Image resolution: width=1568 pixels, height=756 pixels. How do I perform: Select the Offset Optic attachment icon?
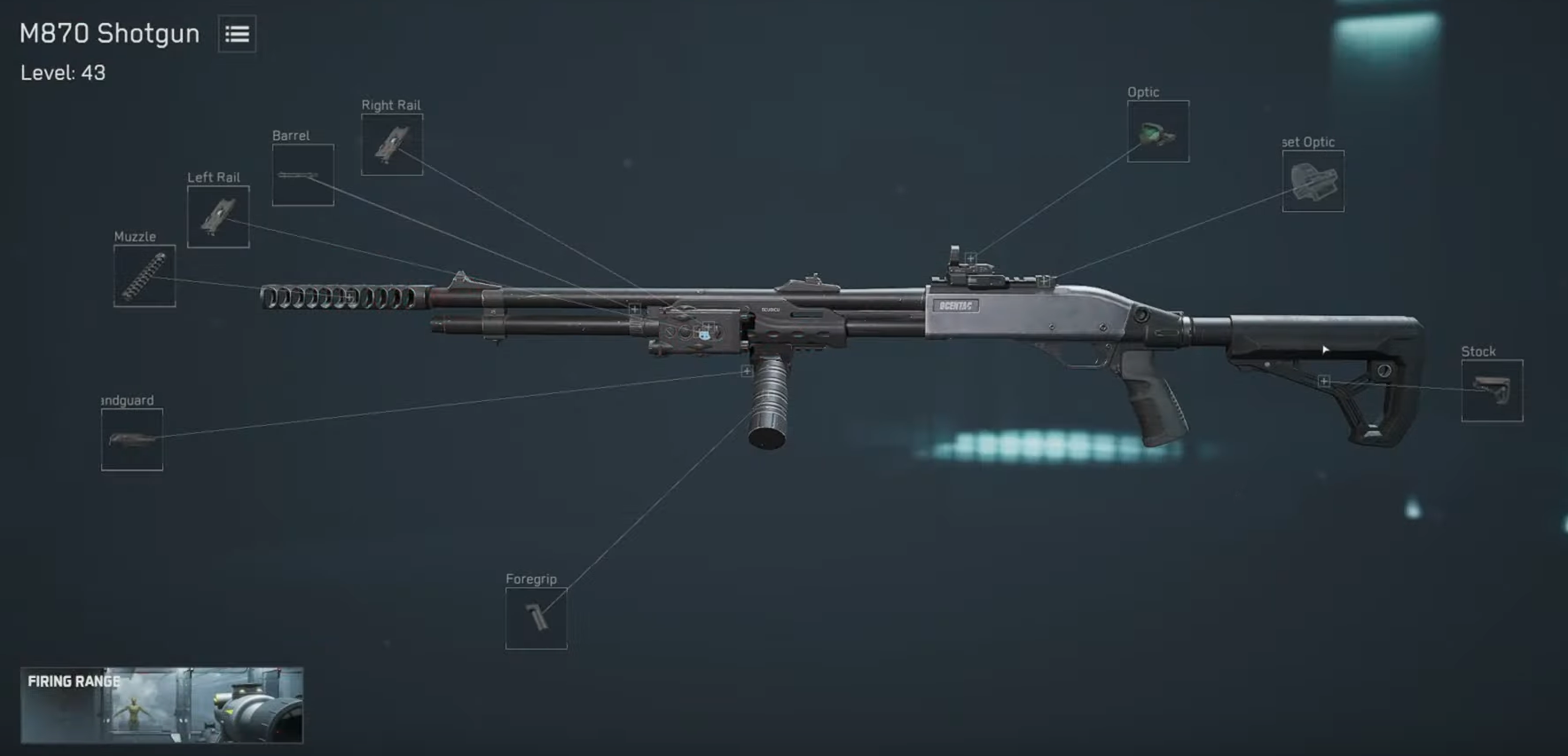click(x=1312, y=182)
